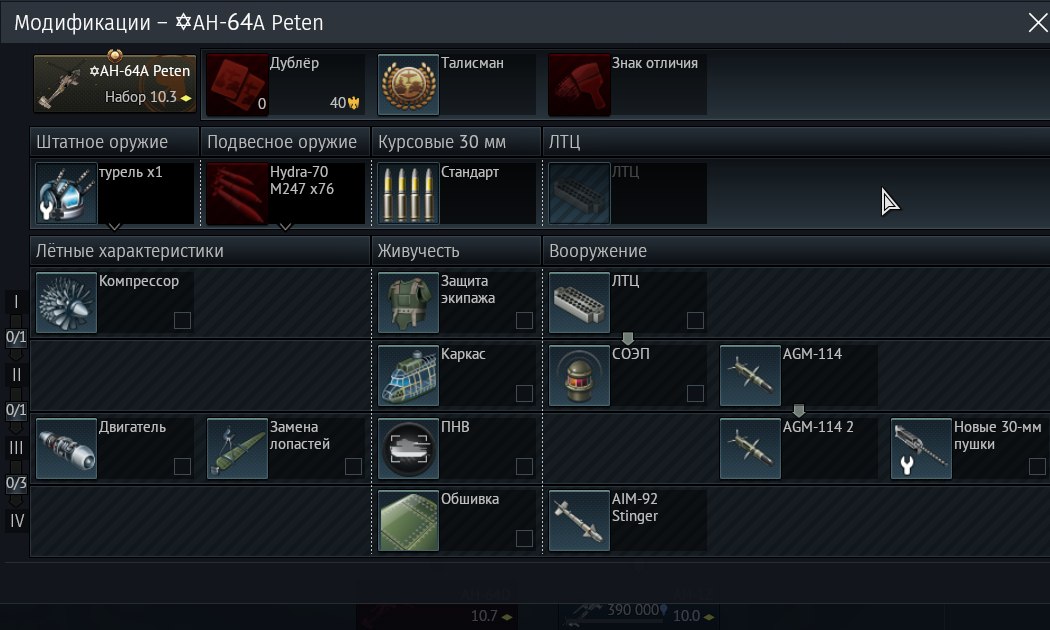Select the Компрессор modification
This screenshot has width=1050, height=630.
(114, 302)
